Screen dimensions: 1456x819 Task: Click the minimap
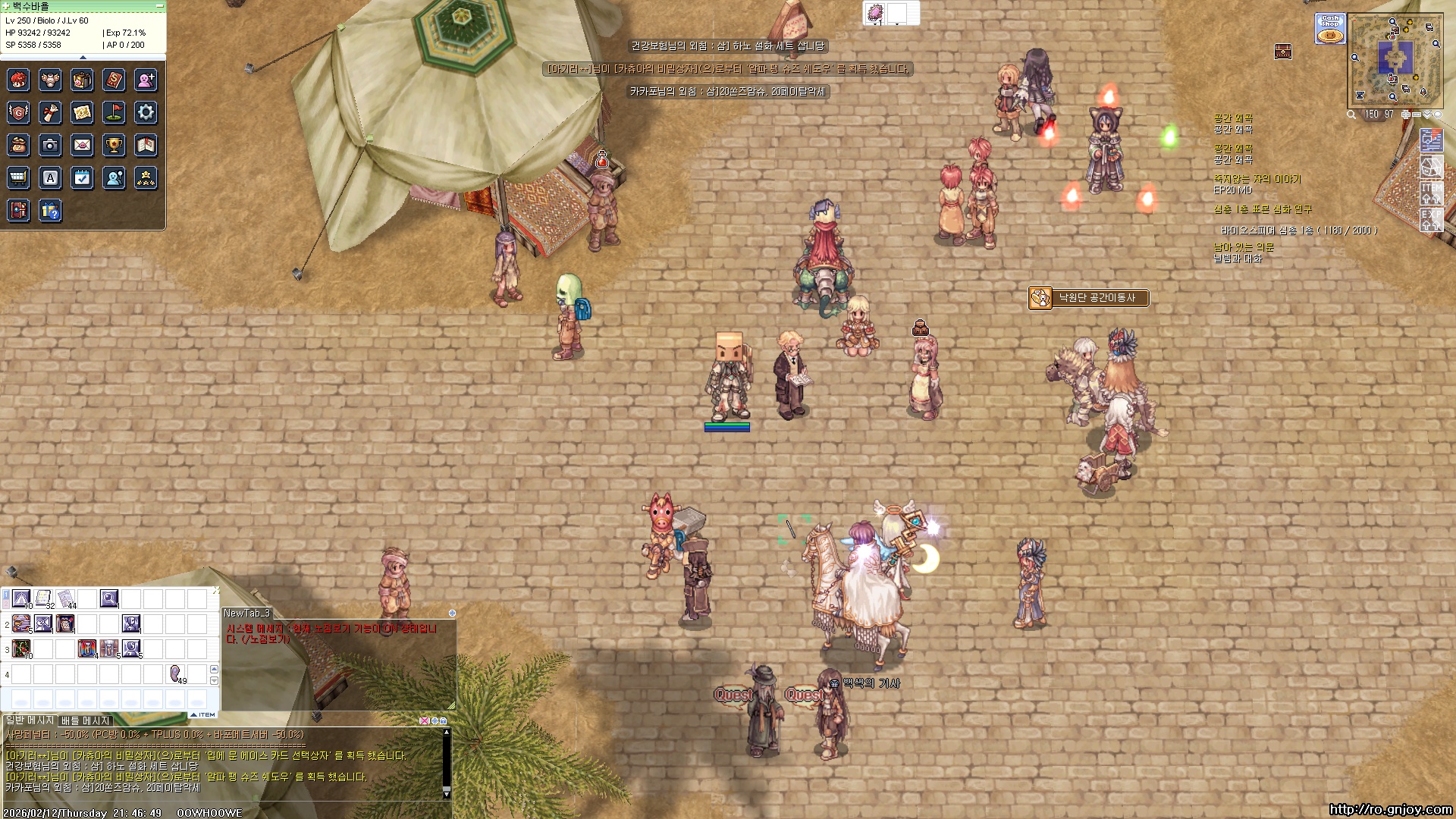tap(1395, 59)
